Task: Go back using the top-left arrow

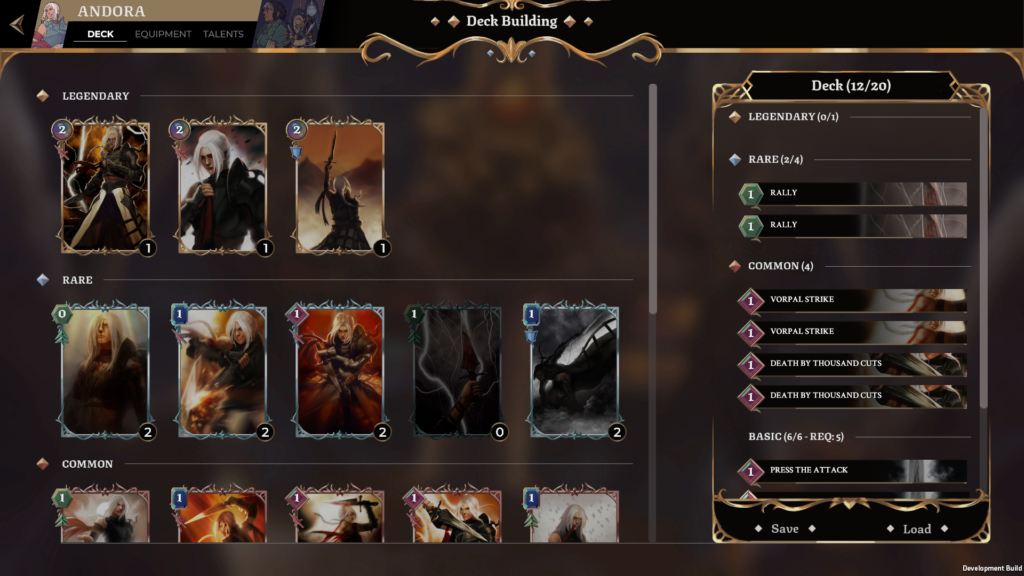Action: point(17,24)
